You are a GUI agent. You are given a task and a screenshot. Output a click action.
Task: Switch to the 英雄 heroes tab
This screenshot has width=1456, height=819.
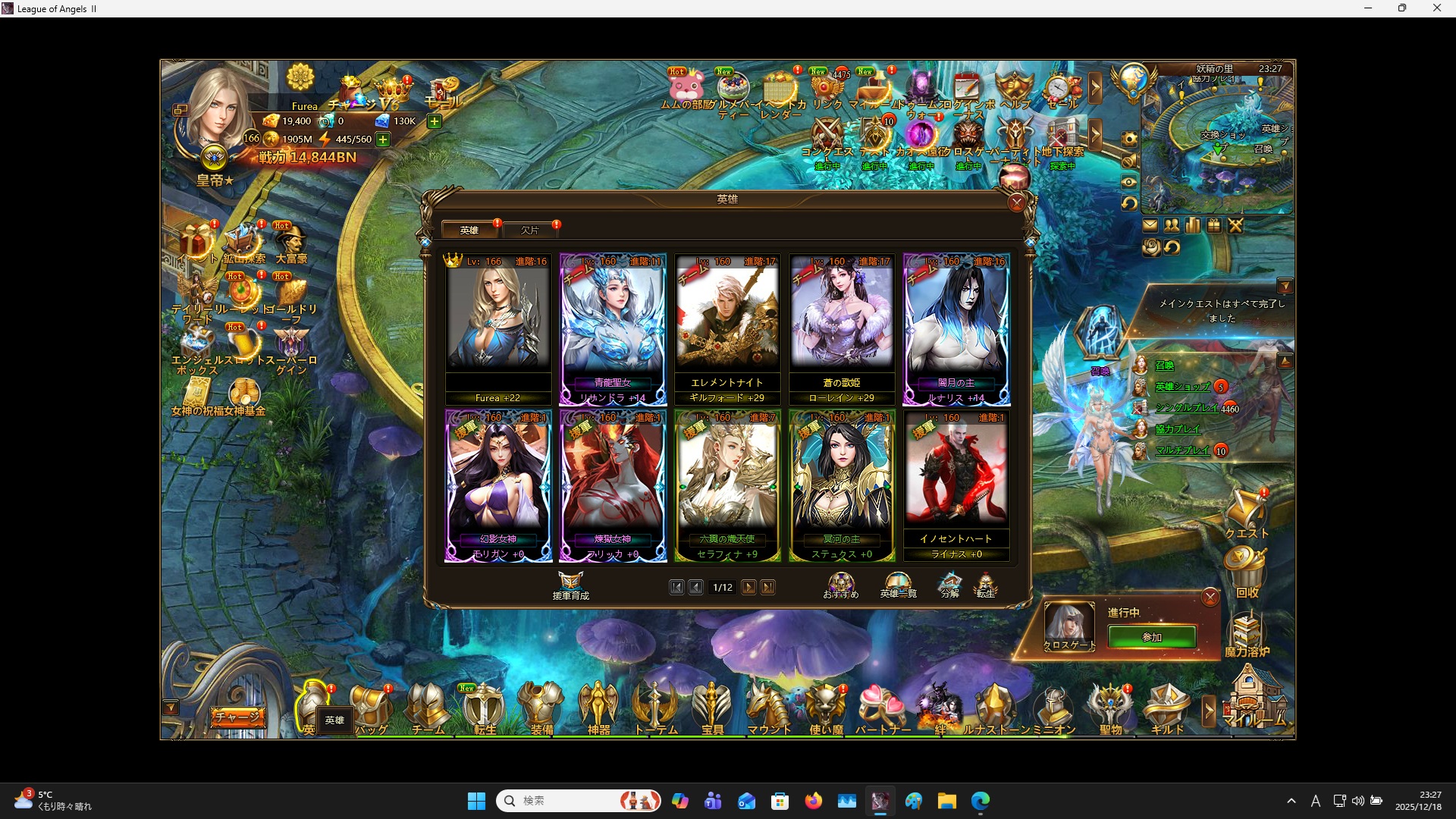click(469, 230)
